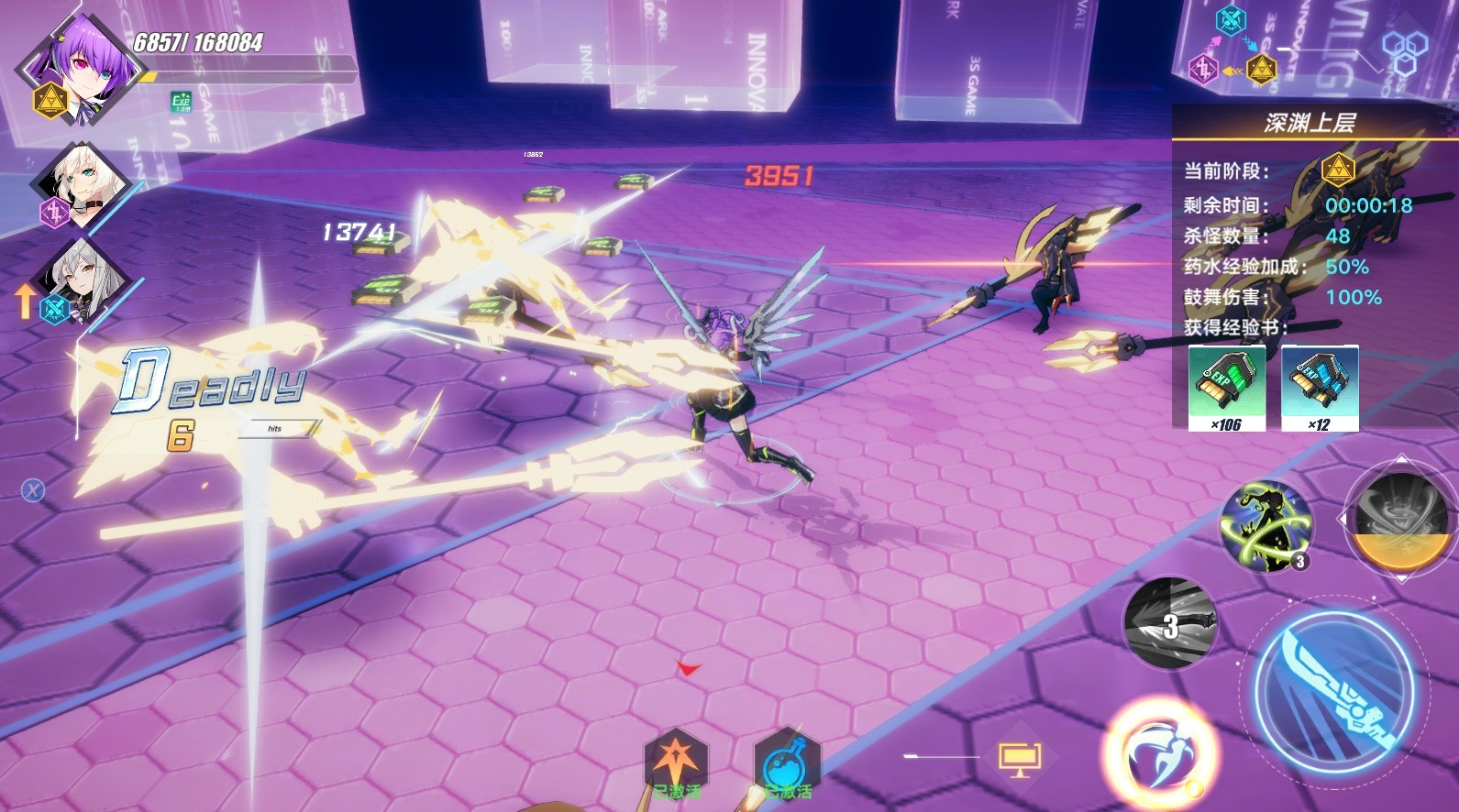Tap the green Exp boost icon
The image size is (1459, 812).
pyautogui.click(x=181, y=101)
